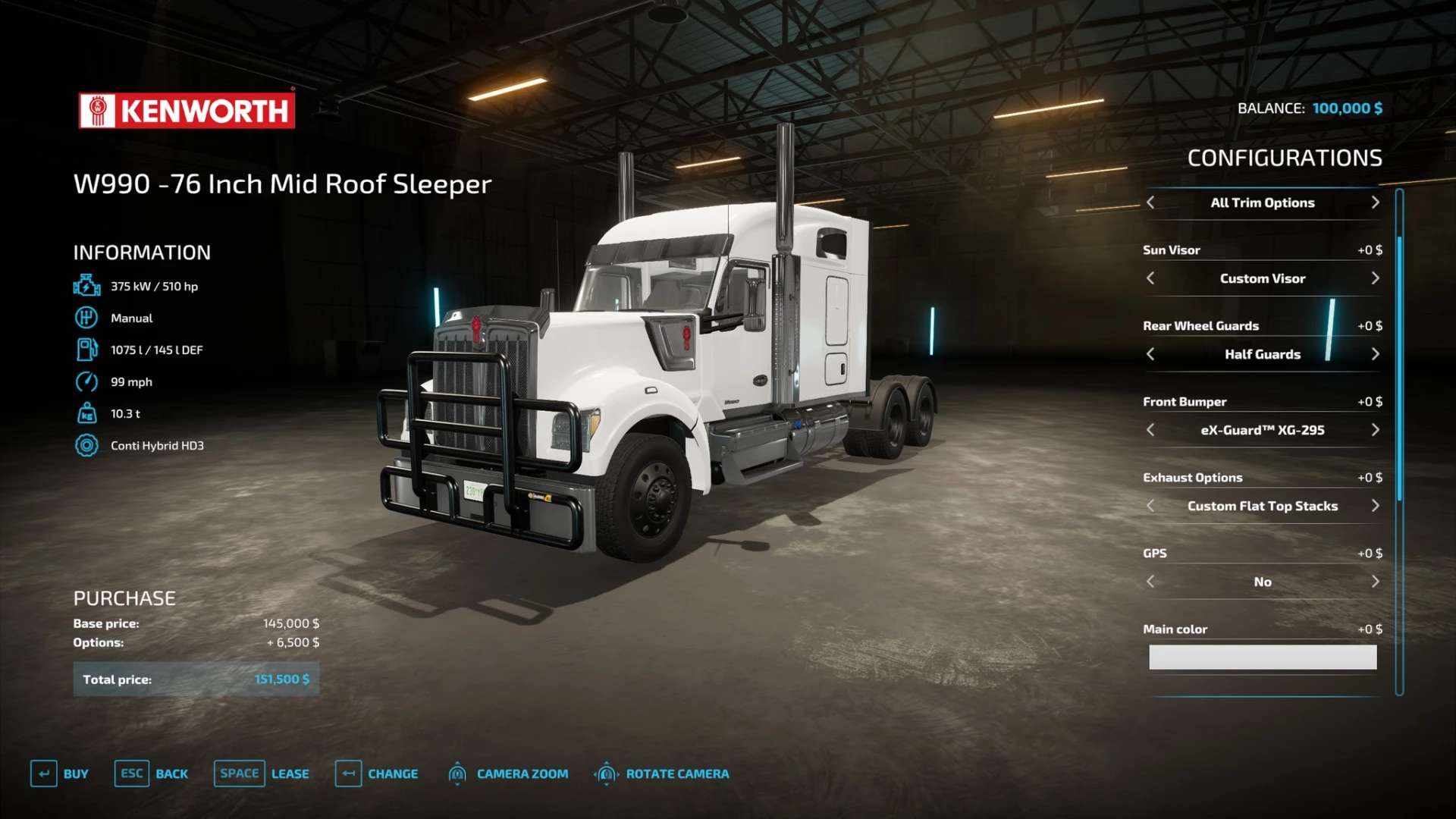Advance to the next Exhaust Options choice
Image resolution: width=1456 pixels, height=819 pixels.
[1375, 506]
